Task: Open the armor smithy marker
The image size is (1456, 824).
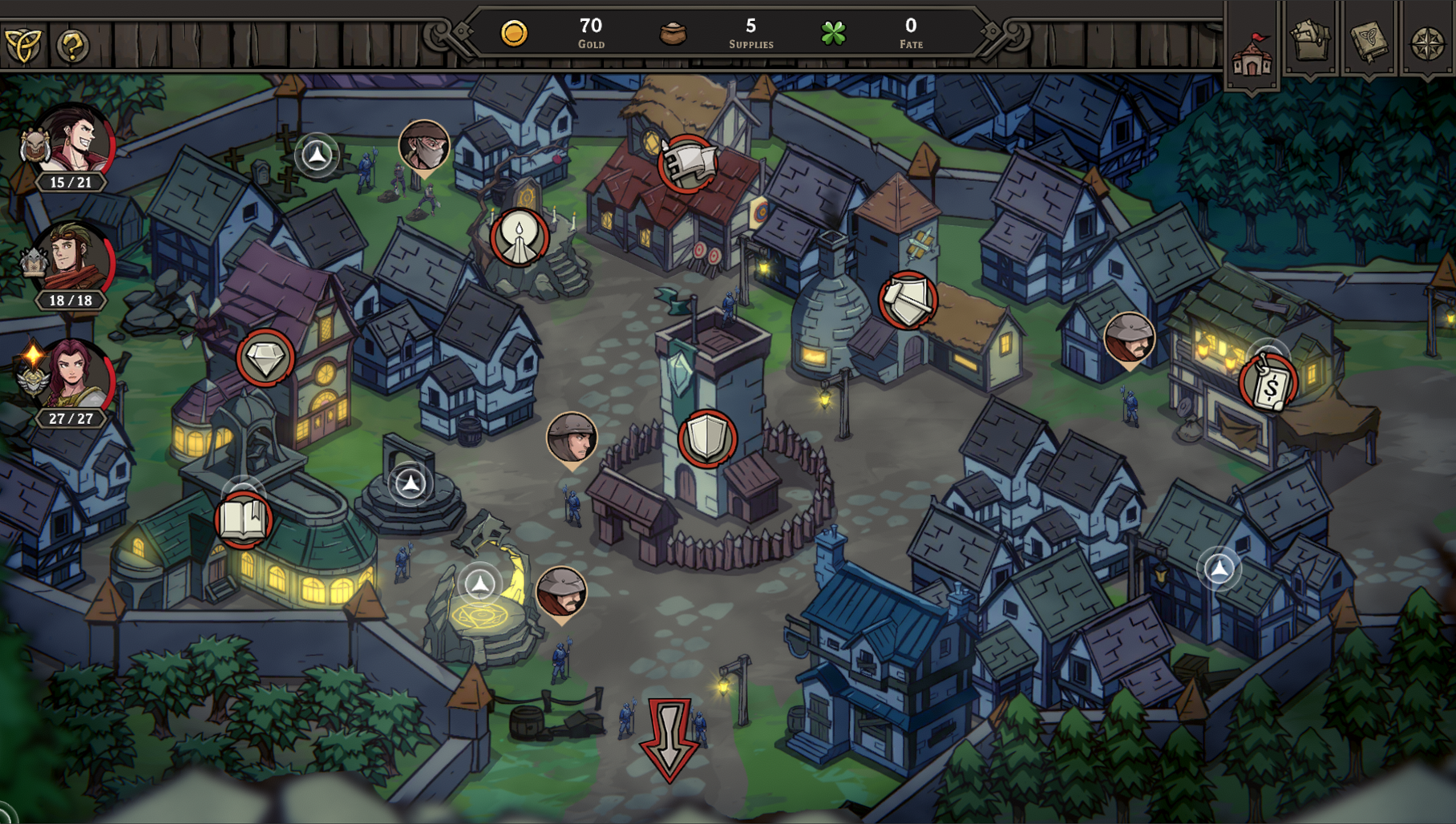Action: pos(908,301)
